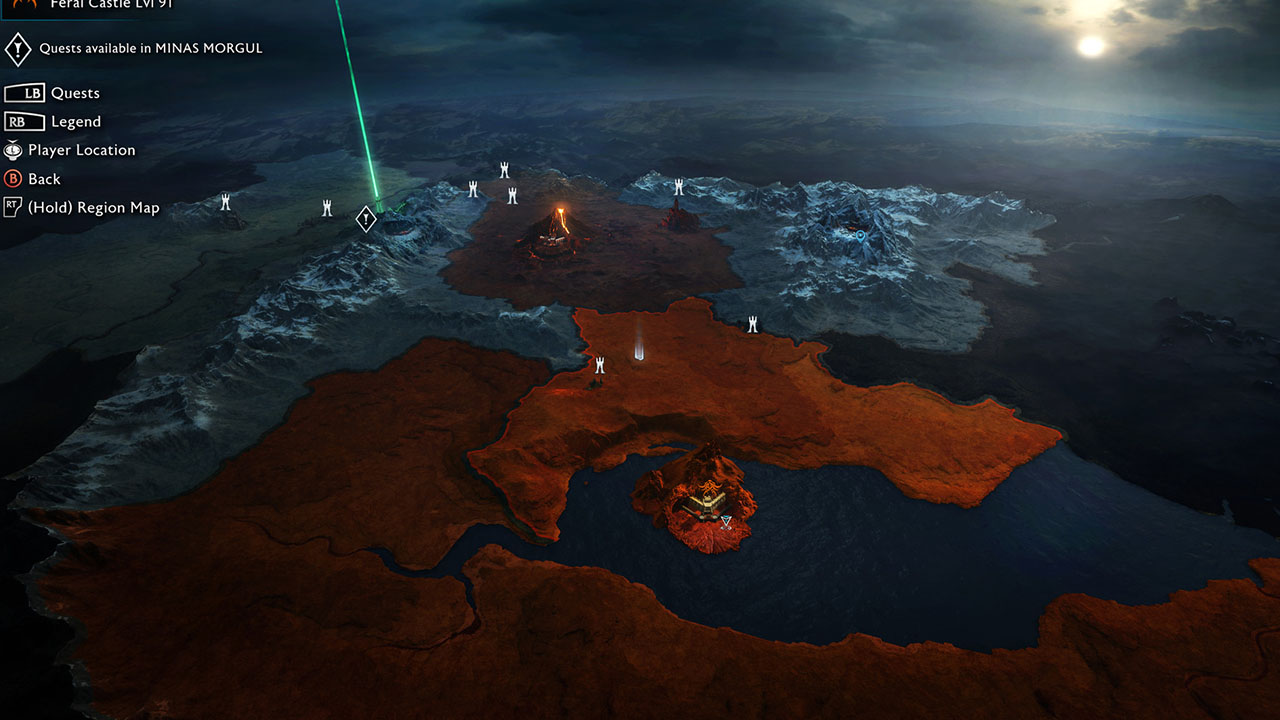Select the triangle marker on the island fortress
This screenshot has height=720, width=1280.
tap(726, 521)
